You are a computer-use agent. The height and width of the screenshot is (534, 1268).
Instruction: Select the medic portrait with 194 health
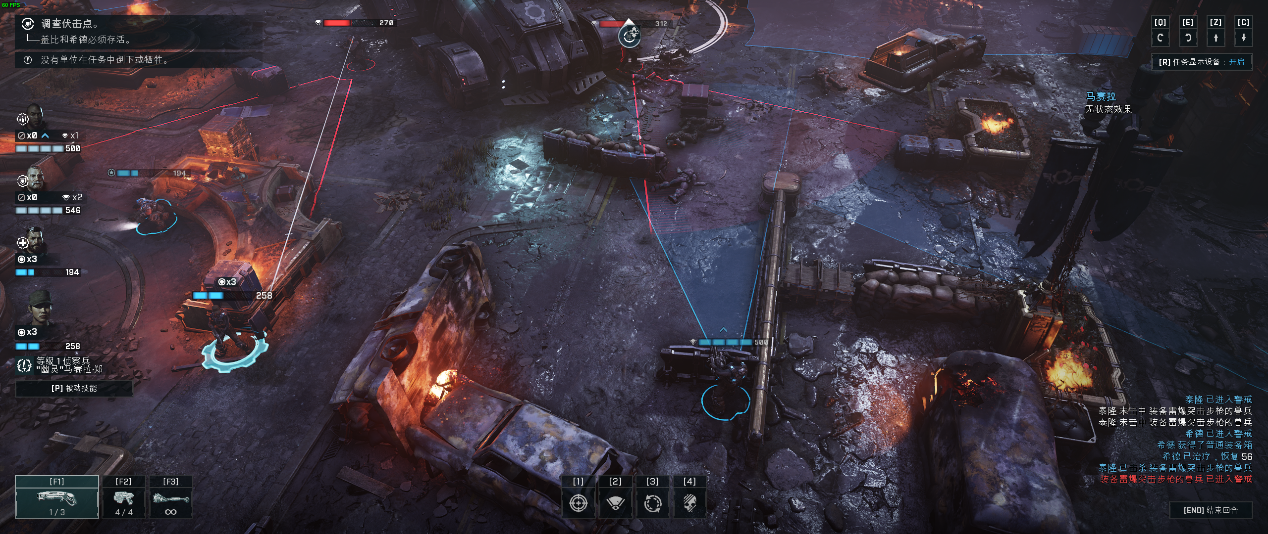point(34,243)
